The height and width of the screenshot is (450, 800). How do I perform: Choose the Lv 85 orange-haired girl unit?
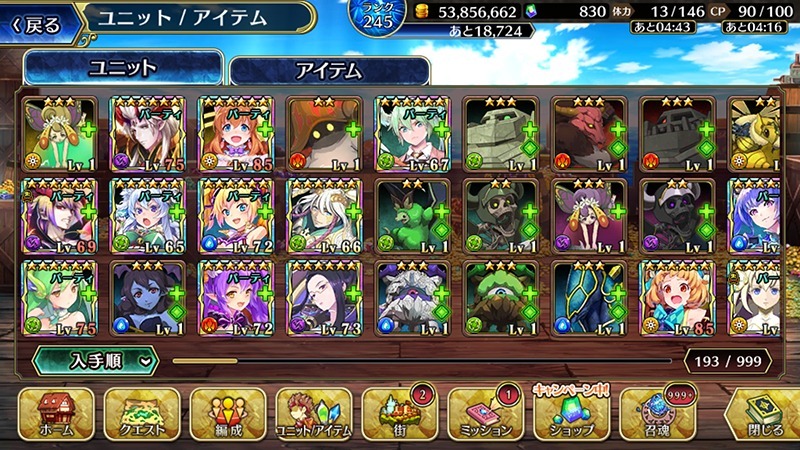pos(237,135)
